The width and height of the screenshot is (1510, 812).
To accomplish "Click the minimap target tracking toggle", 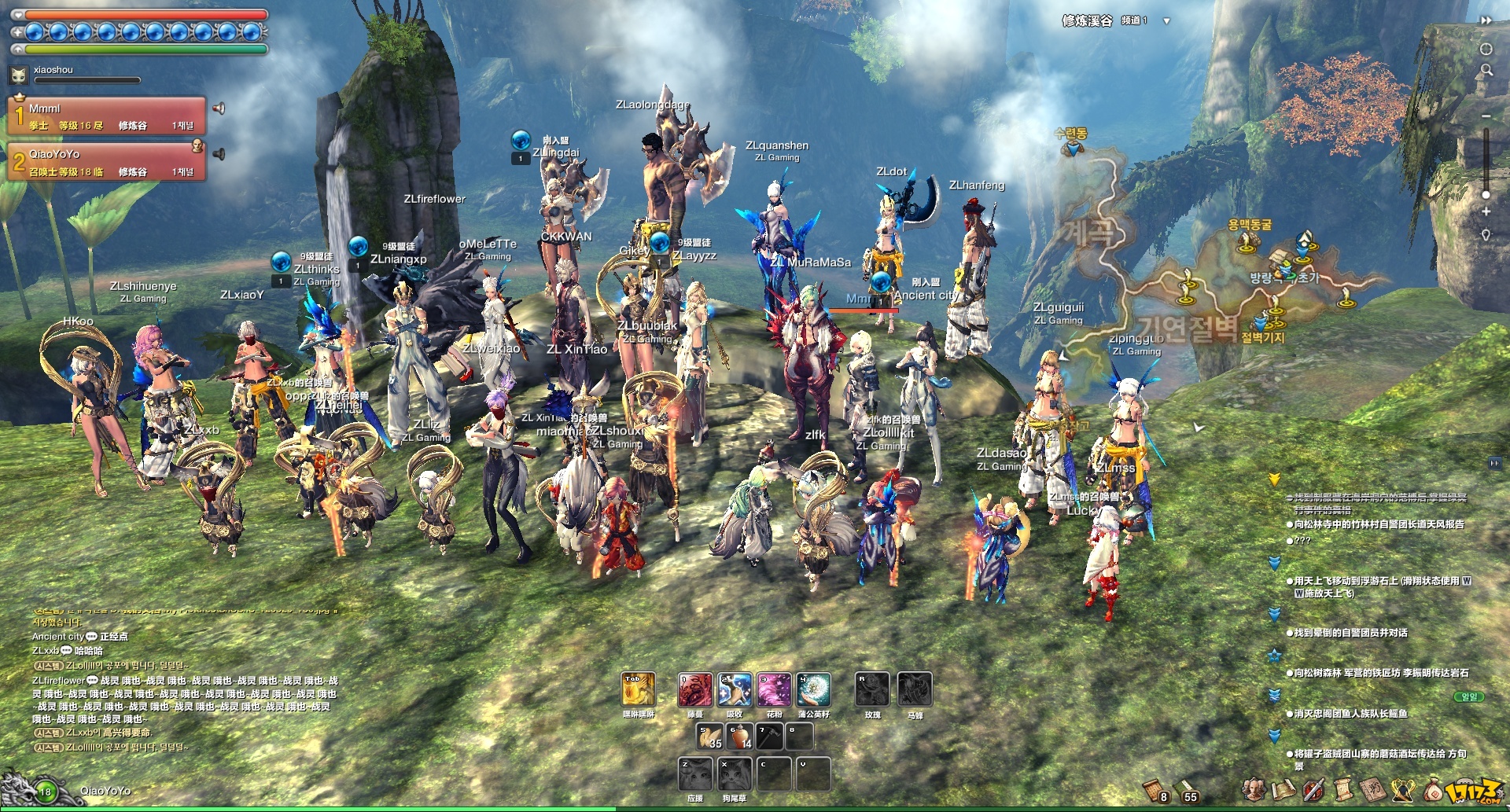I will pos(1486,49).
